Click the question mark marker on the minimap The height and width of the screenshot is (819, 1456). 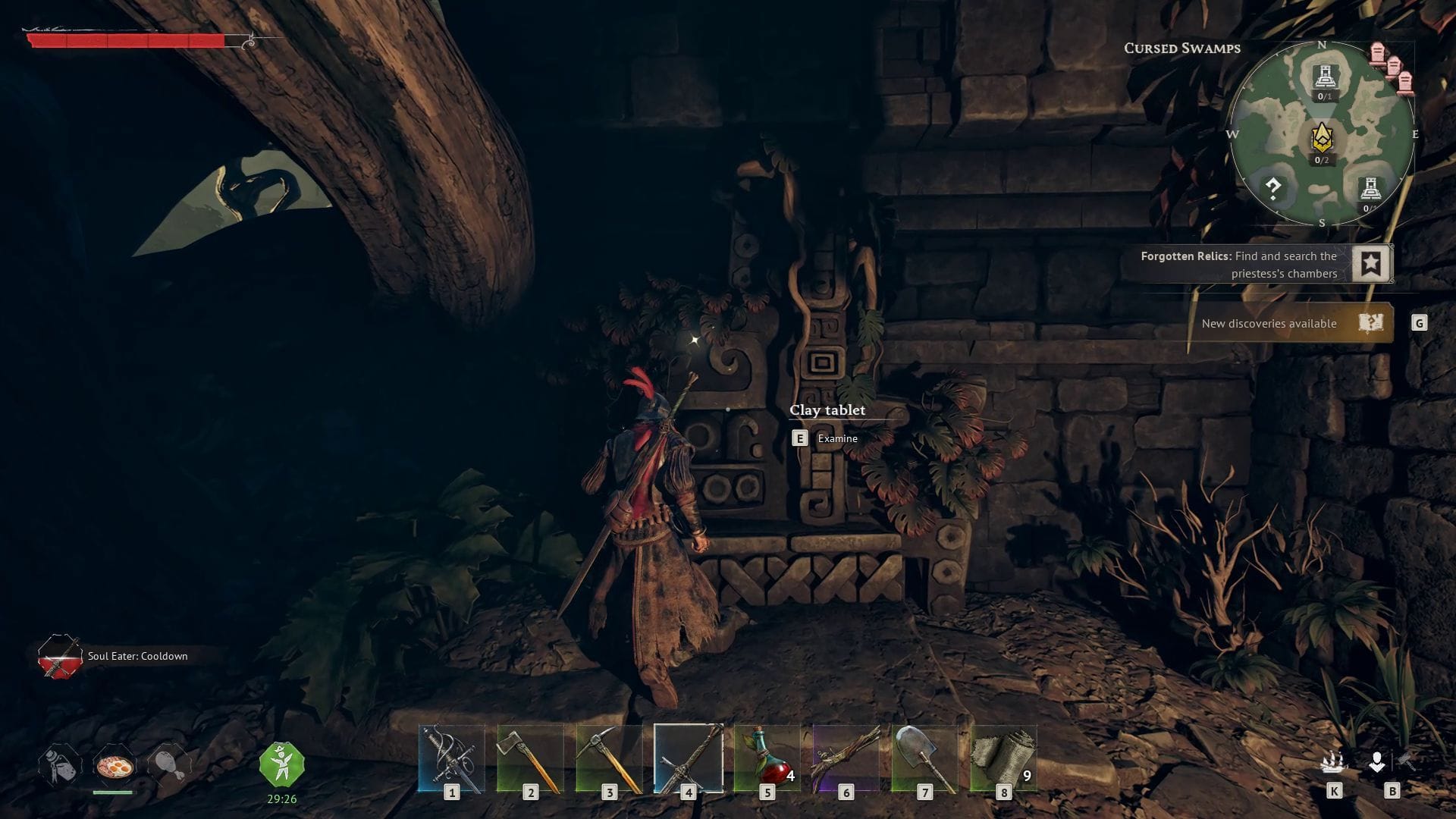click(1274, 187)
